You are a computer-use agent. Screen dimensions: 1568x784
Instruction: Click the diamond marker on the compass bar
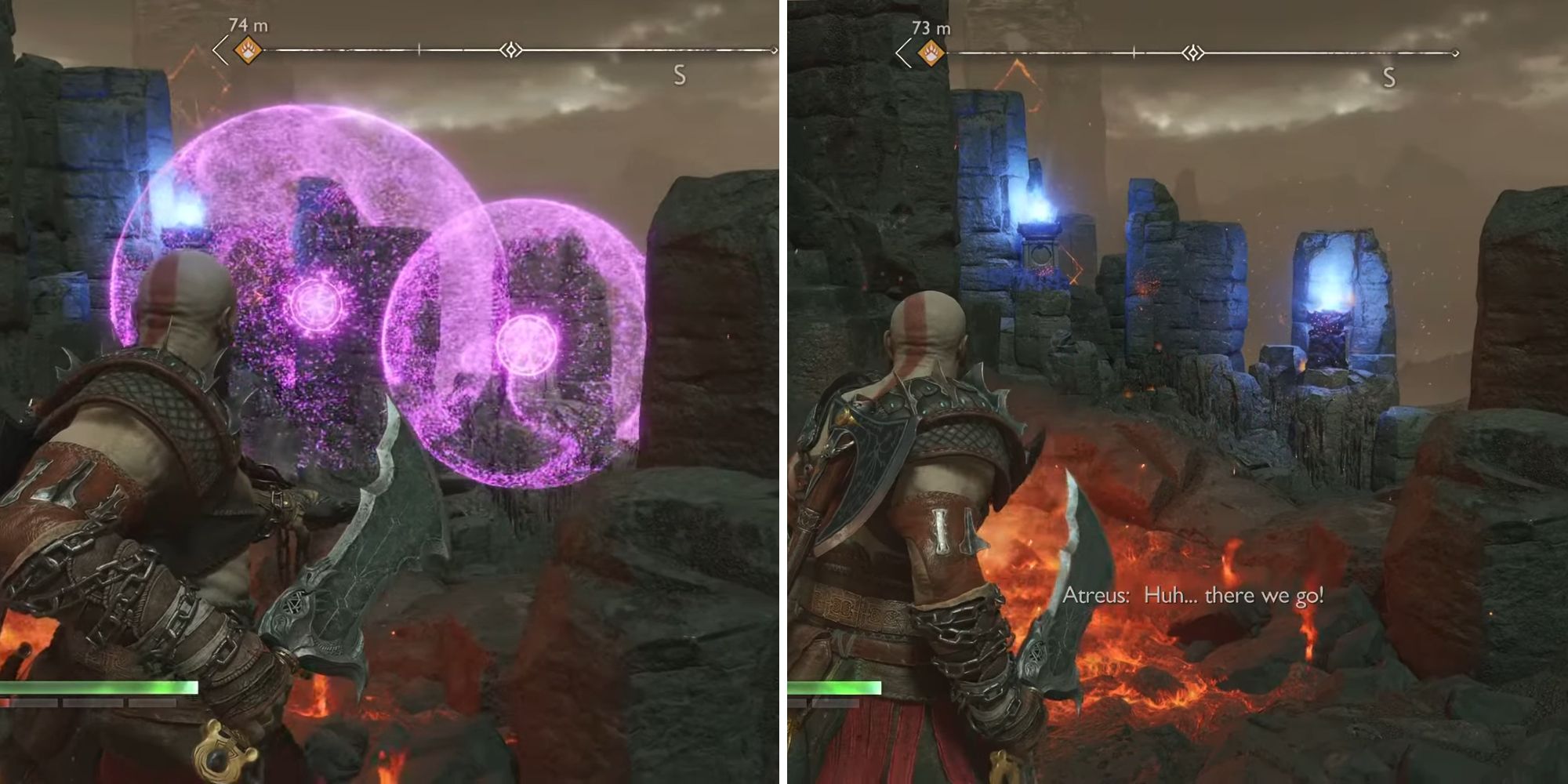click(x=511, y=49)
